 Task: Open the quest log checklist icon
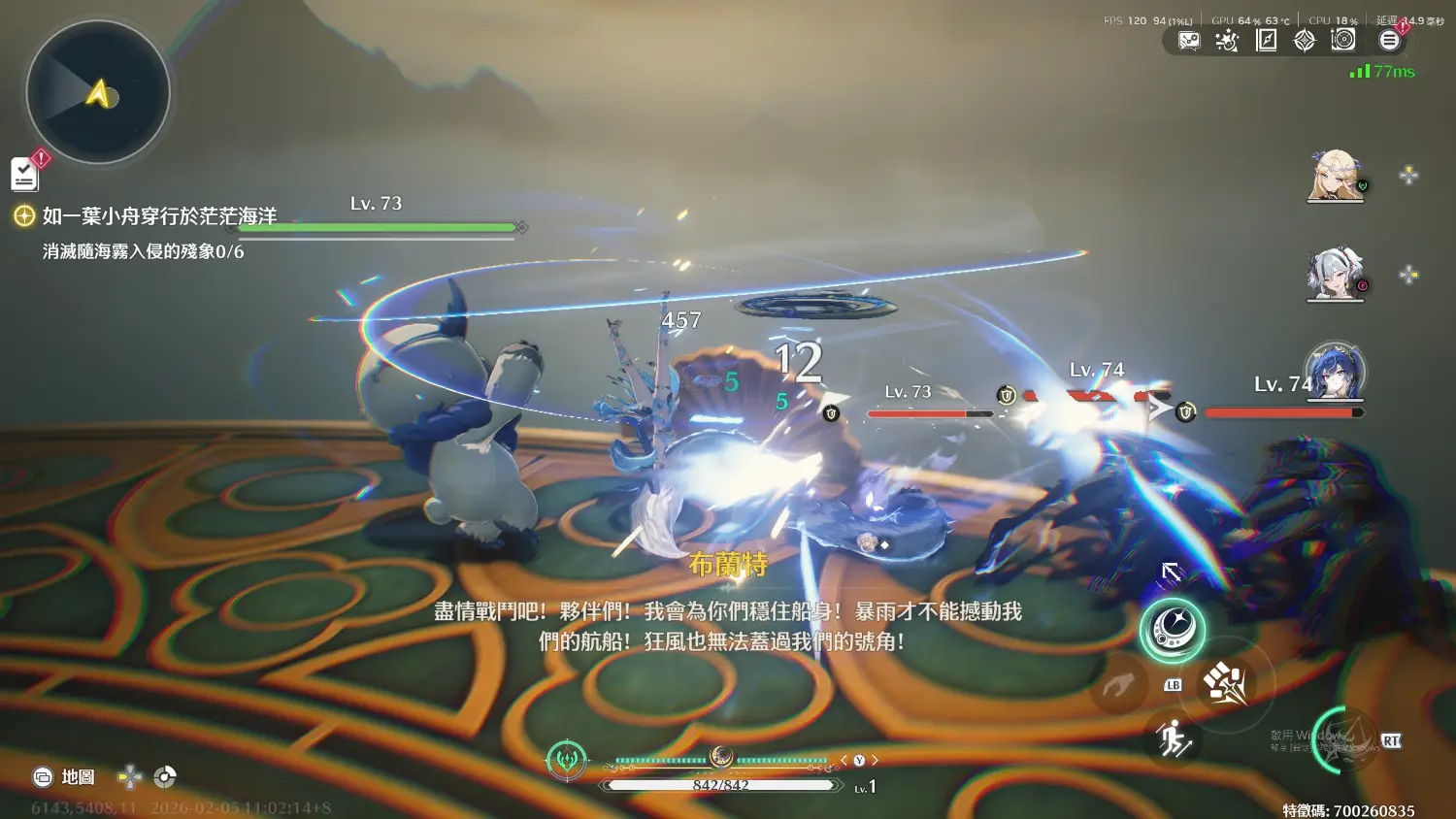25,175
